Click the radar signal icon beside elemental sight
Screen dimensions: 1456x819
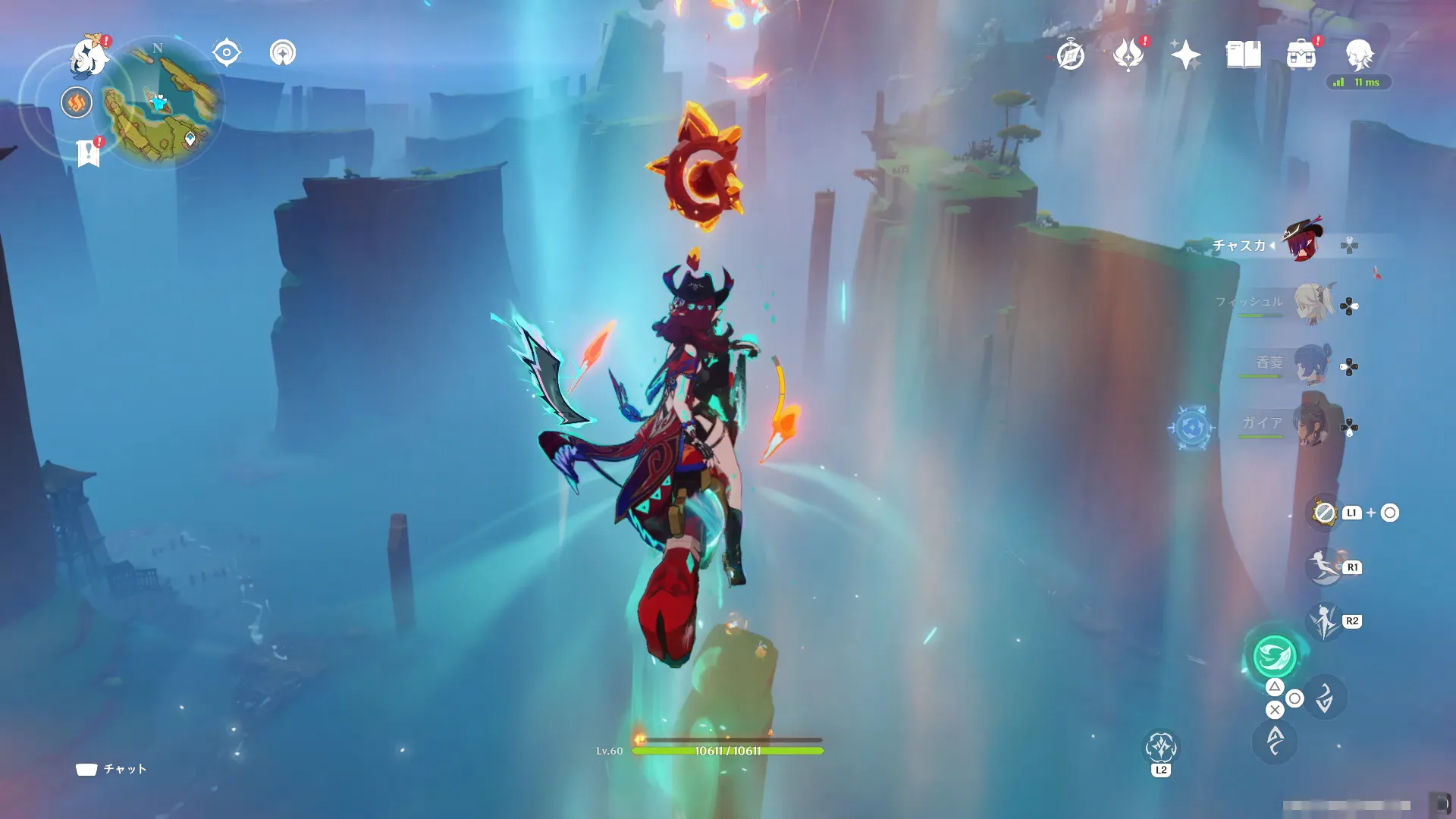(283, 53)
